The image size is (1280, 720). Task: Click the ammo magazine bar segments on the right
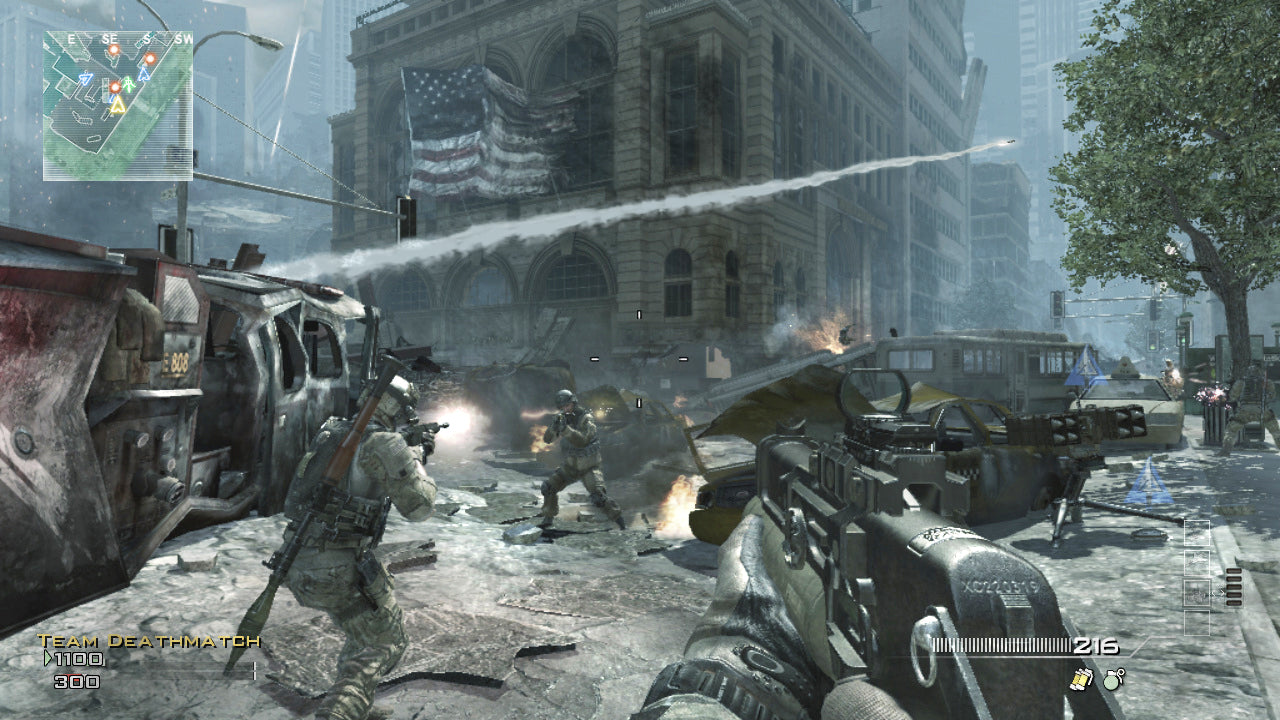(1233, 588)
